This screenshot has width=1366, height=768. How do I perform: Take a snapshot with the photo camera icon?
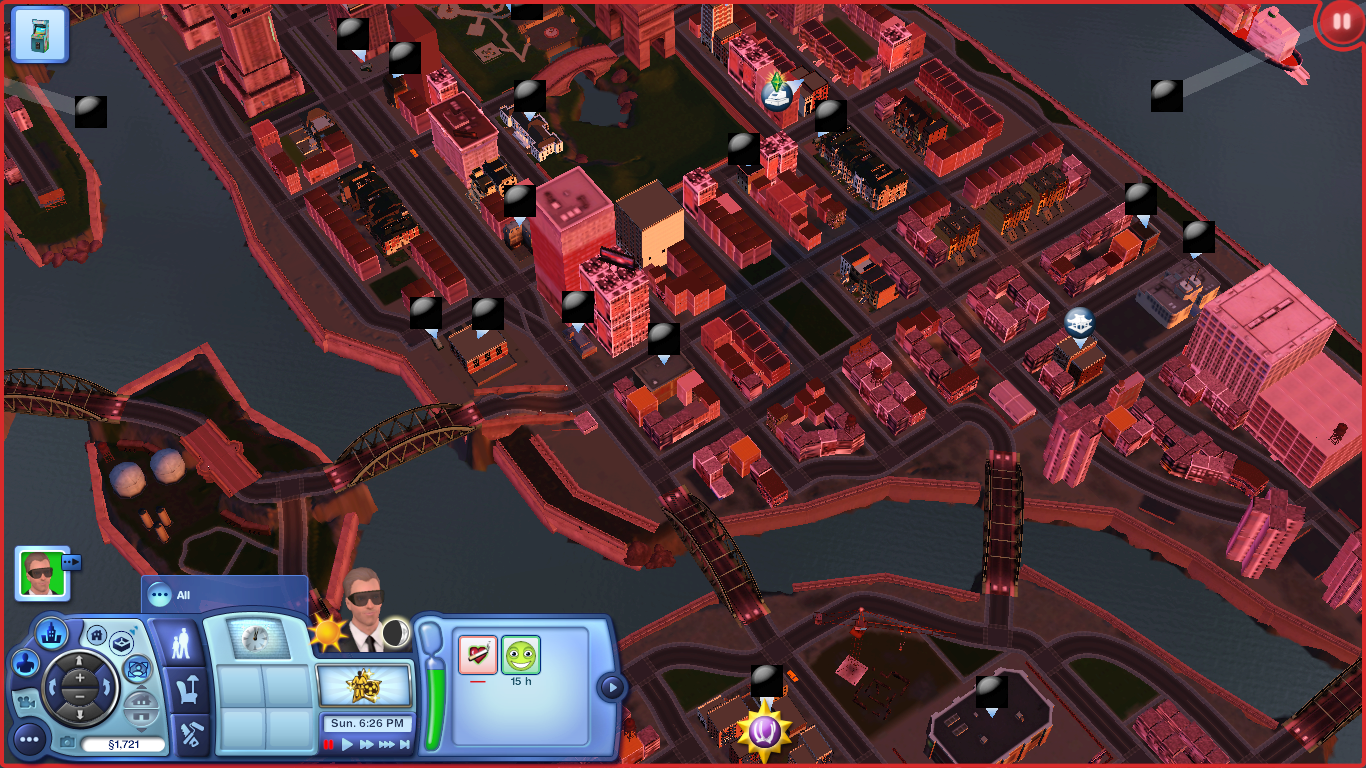click(66, 742)
